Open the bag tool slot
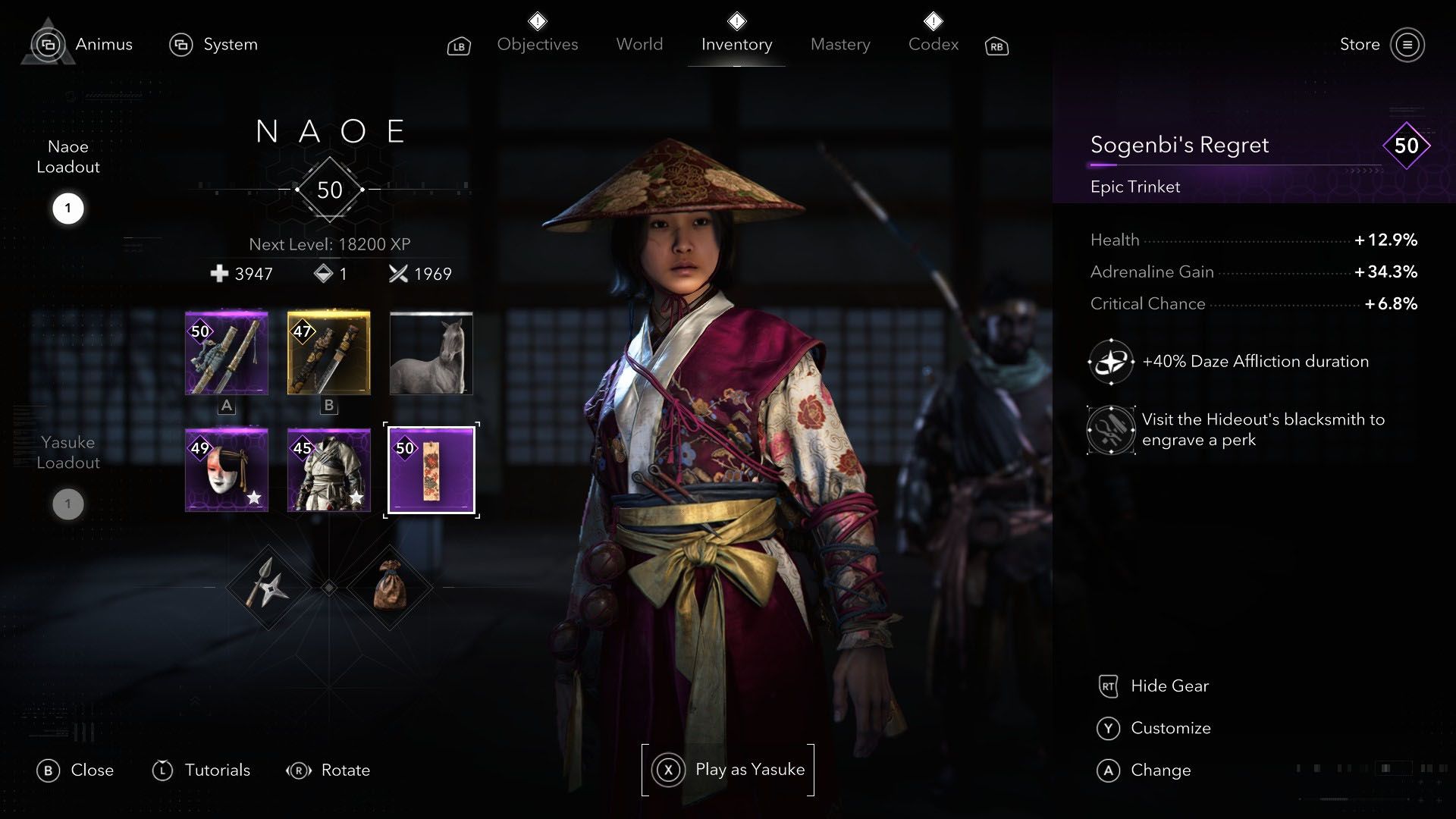1456x819 pixels. click(x=391, y=588)
